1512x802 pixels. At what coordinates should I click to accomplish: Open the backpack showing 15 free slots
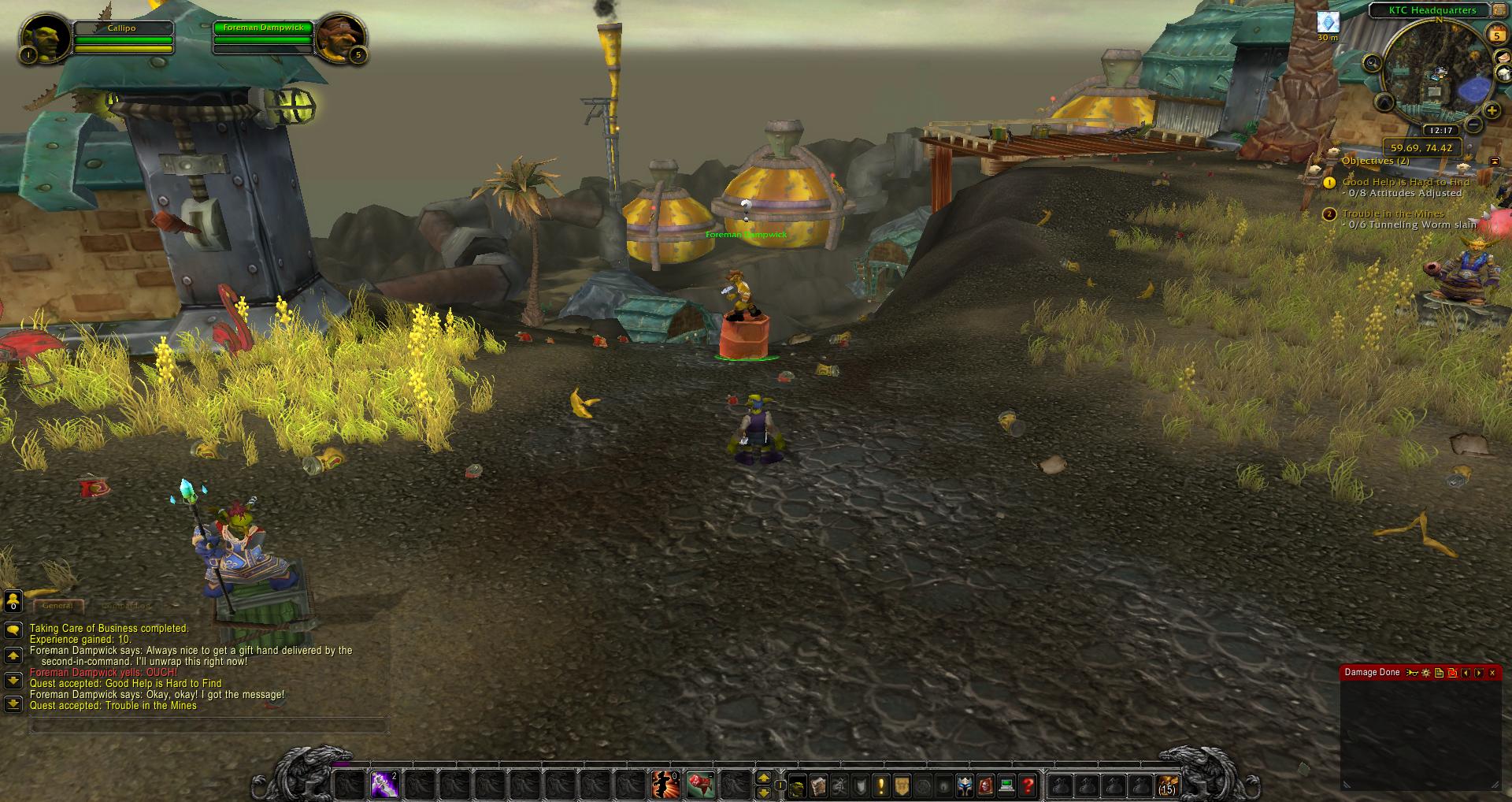click(1166, 785)
